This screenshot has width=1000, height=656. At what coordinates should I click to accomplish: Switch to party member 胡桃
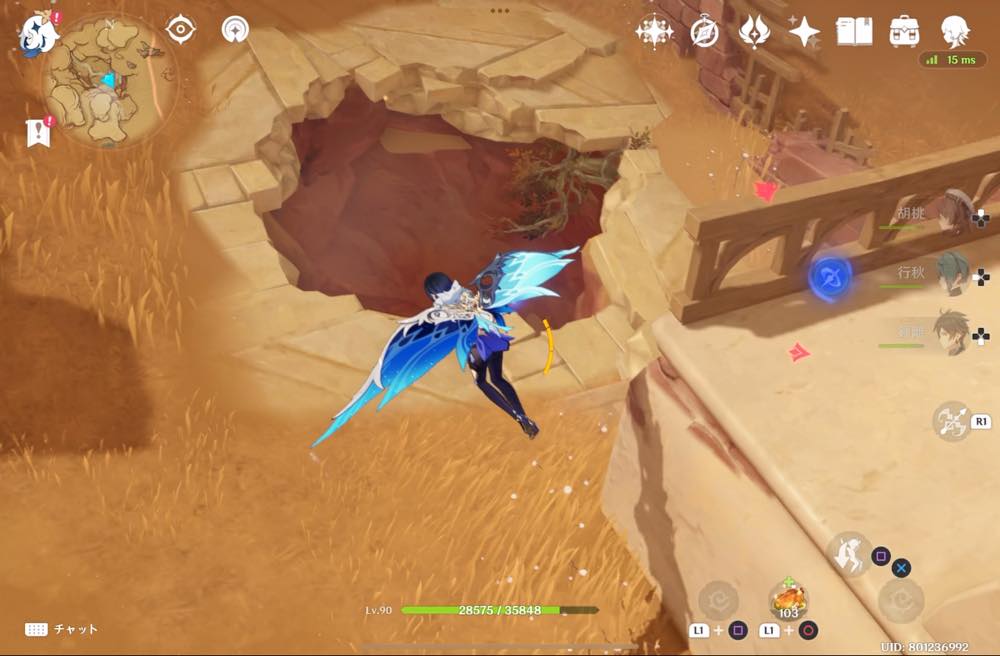tap(950, 213)
